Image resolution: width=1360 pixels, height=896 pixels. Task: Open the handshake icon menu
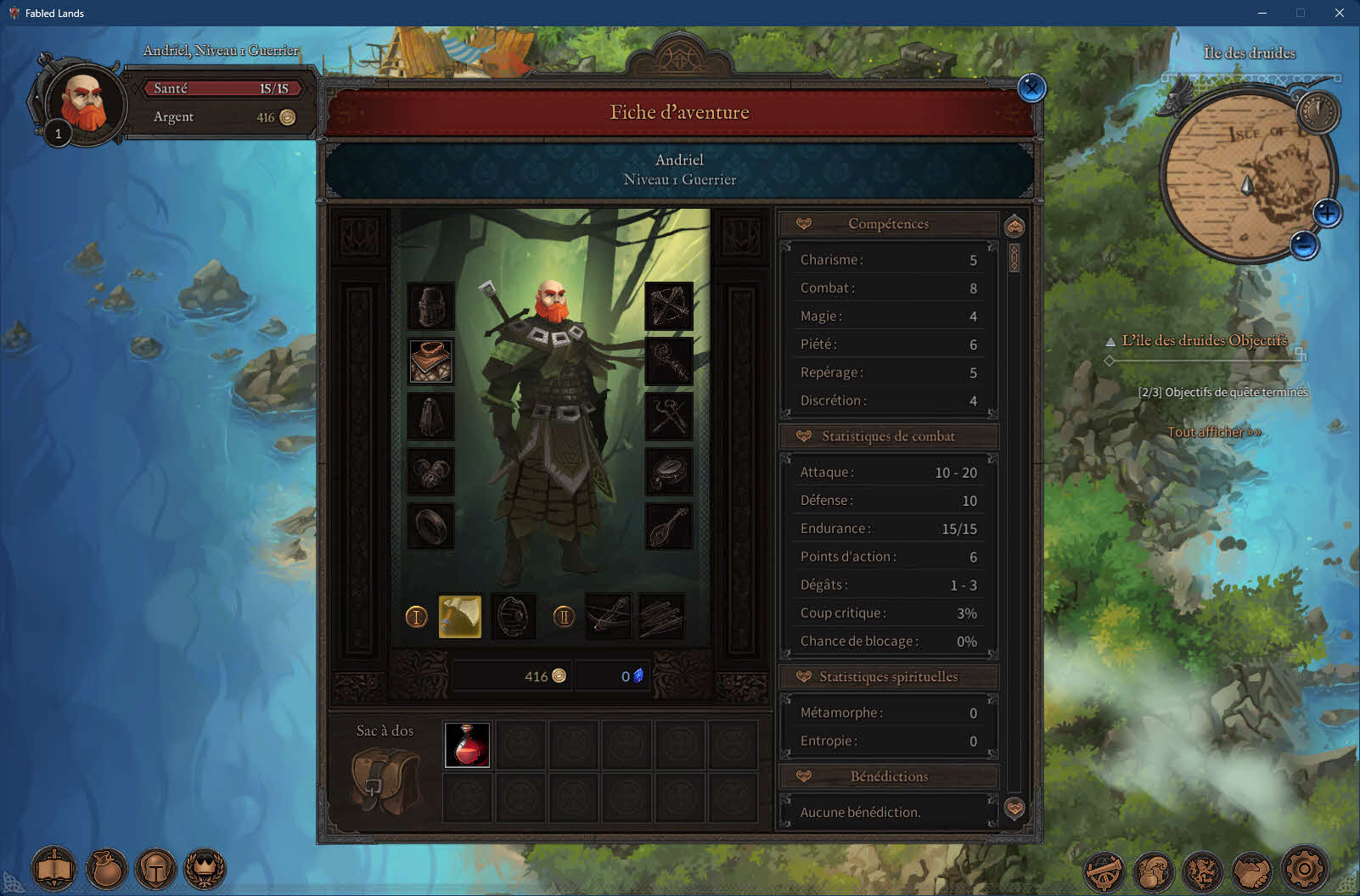click(1253, 871)
